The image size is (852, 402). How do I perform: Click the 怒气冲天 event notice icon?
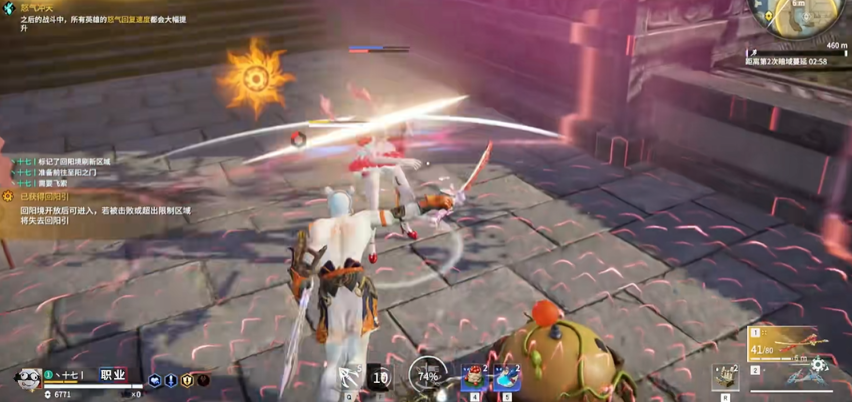tap(9, 8)
